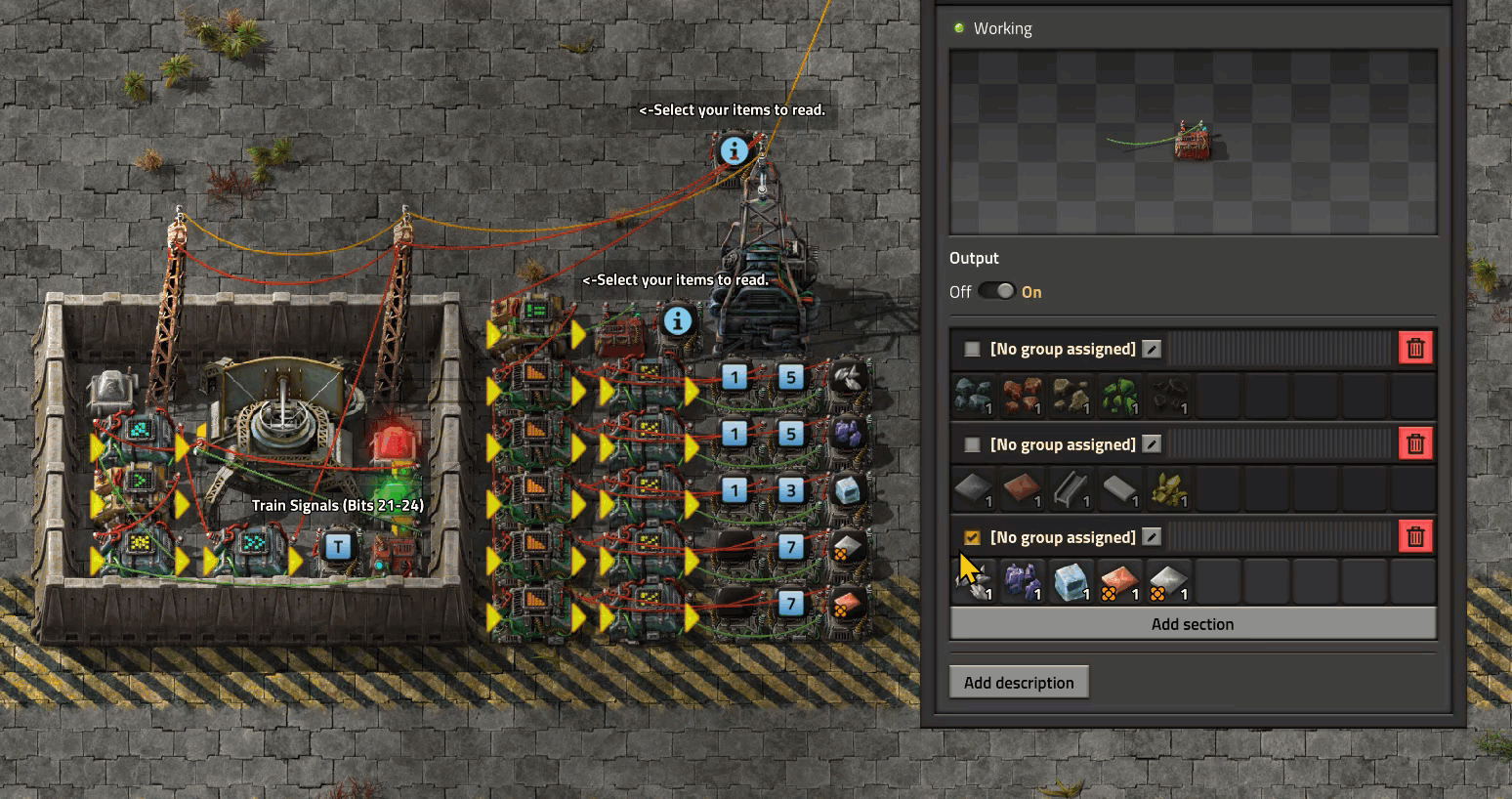Delete the section containing the raw ores
The image size is (1512, 799).
[x=1415, y=349]
